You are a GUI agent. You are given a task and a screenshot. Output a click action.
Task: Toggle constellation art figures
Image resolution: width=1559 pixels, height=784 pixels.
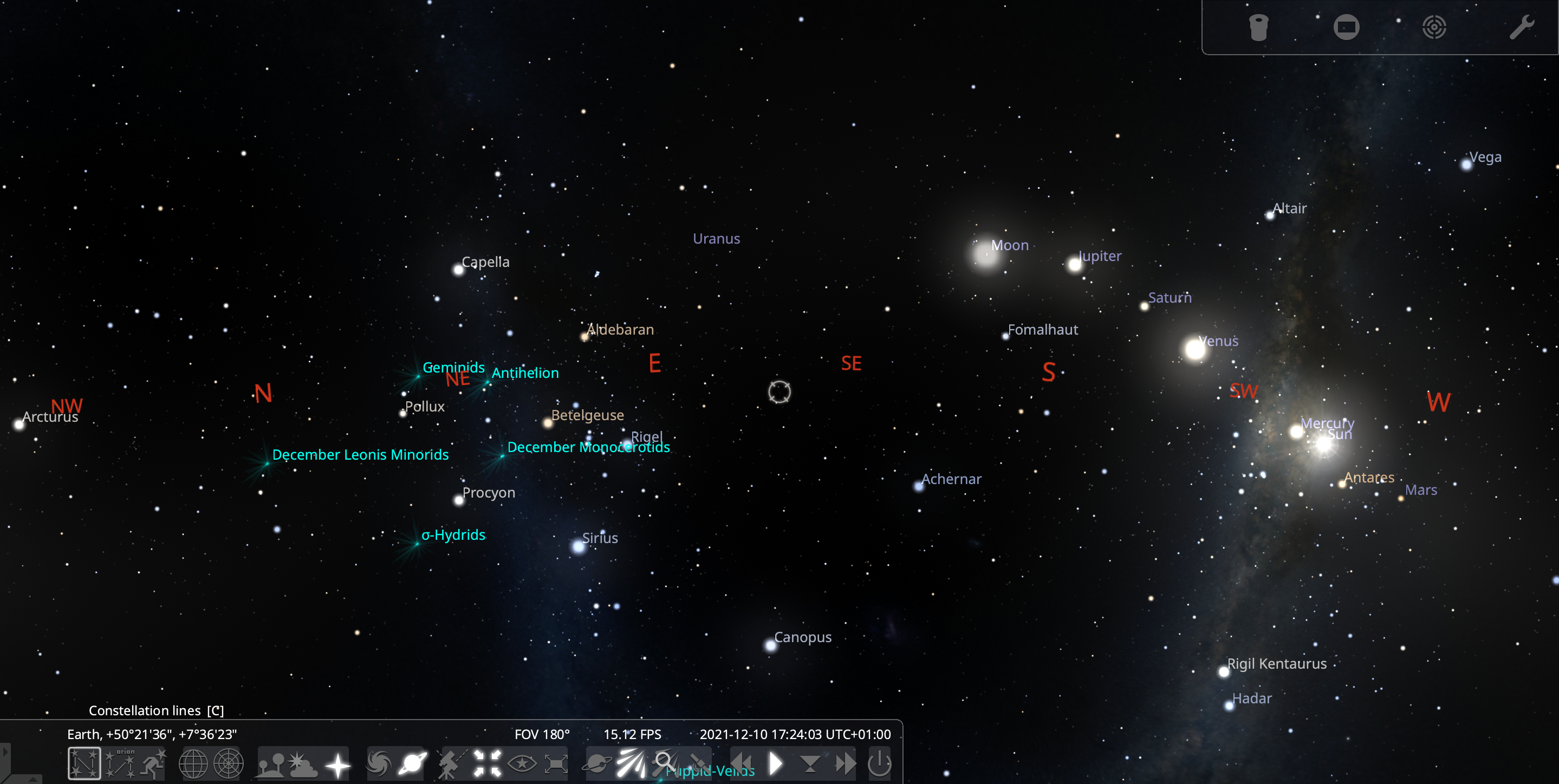click(x=153, y=763)
